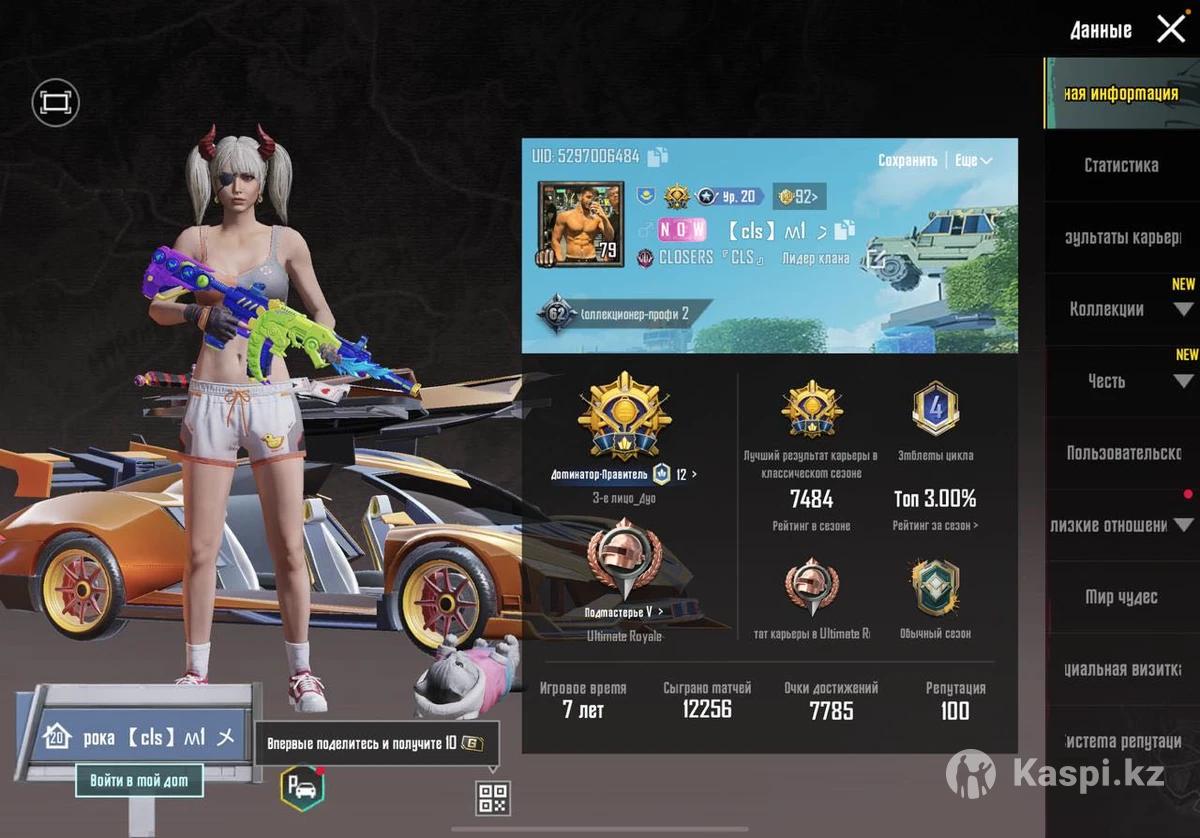Open the Статистика tab
This screenshot has width=1200, height=838.
[x=1121, y=165]
